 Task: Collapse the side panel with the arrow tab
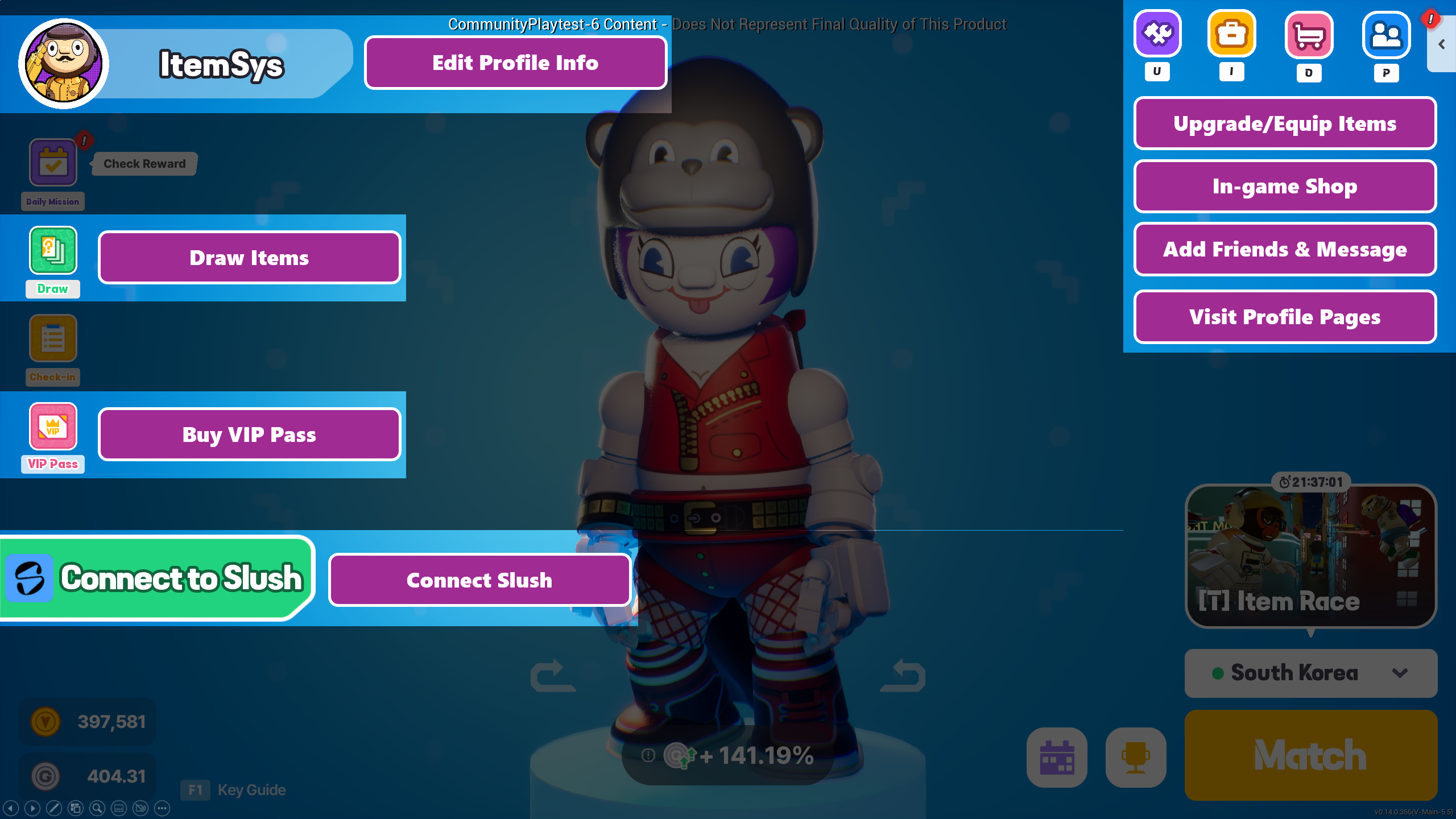pos(1442,44)
